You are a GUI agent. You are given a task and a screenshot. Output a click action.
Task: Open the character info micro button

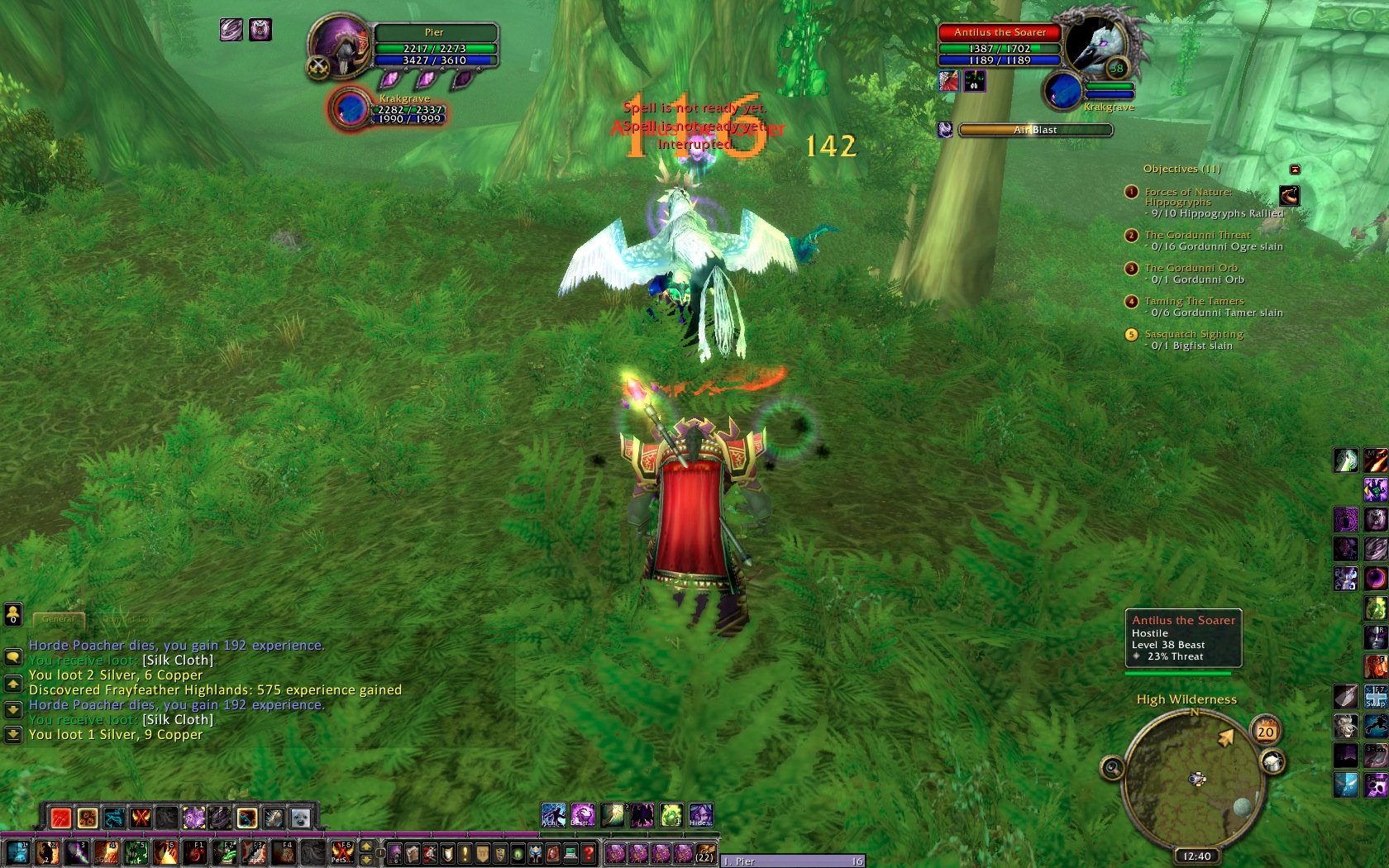click(395, 853)
